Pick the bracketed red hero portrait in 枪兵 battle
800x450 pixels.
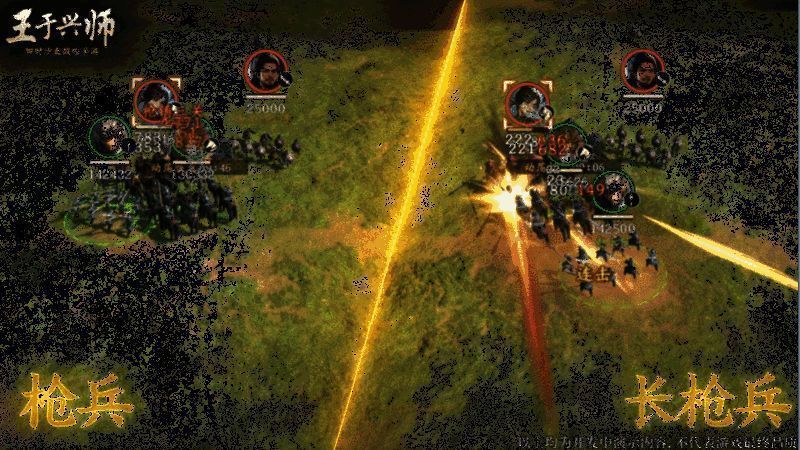coord(156,100)
